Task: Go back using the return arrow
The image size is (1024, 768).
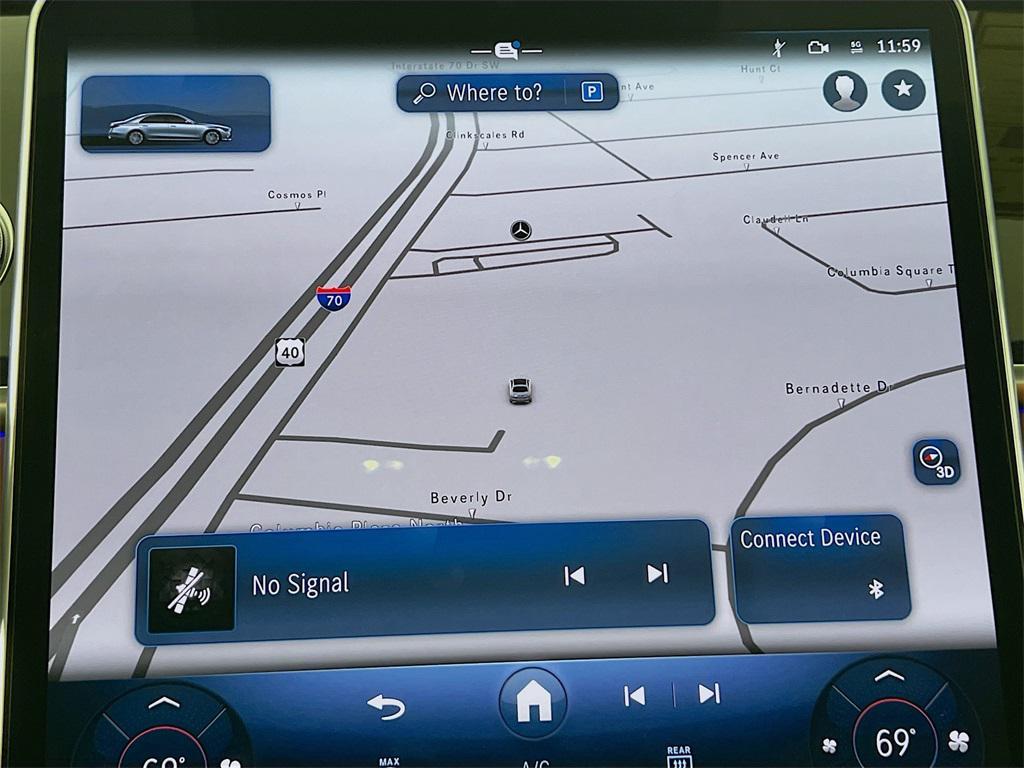Action: click(x=386, y=706)
